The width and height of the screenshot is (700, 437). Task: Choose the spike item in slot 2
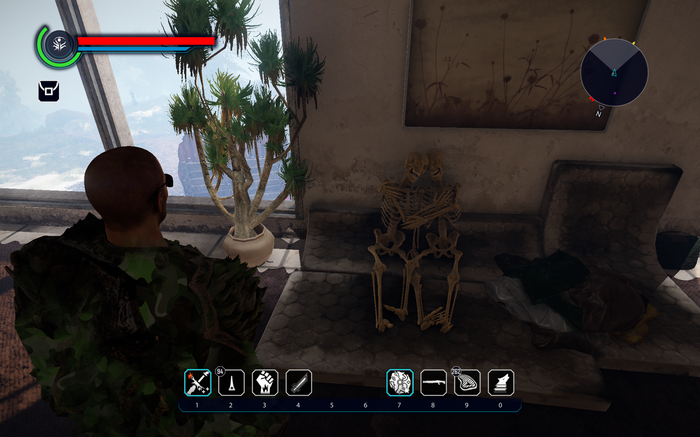pyautogui.click(x=231, y=383)
